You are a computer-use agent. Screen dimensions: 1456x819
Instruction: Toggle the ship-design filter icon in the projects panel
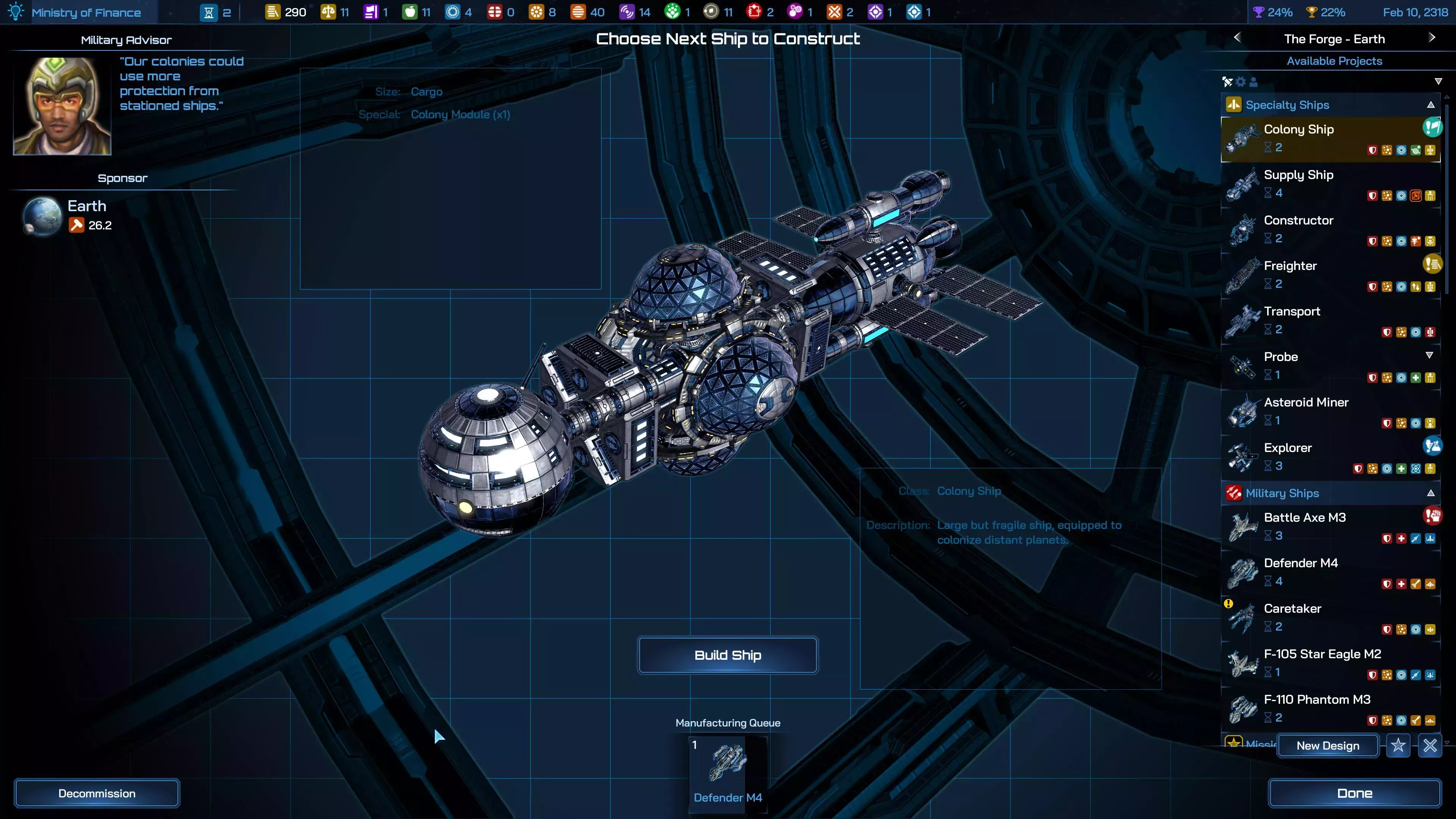point(1228,82)
